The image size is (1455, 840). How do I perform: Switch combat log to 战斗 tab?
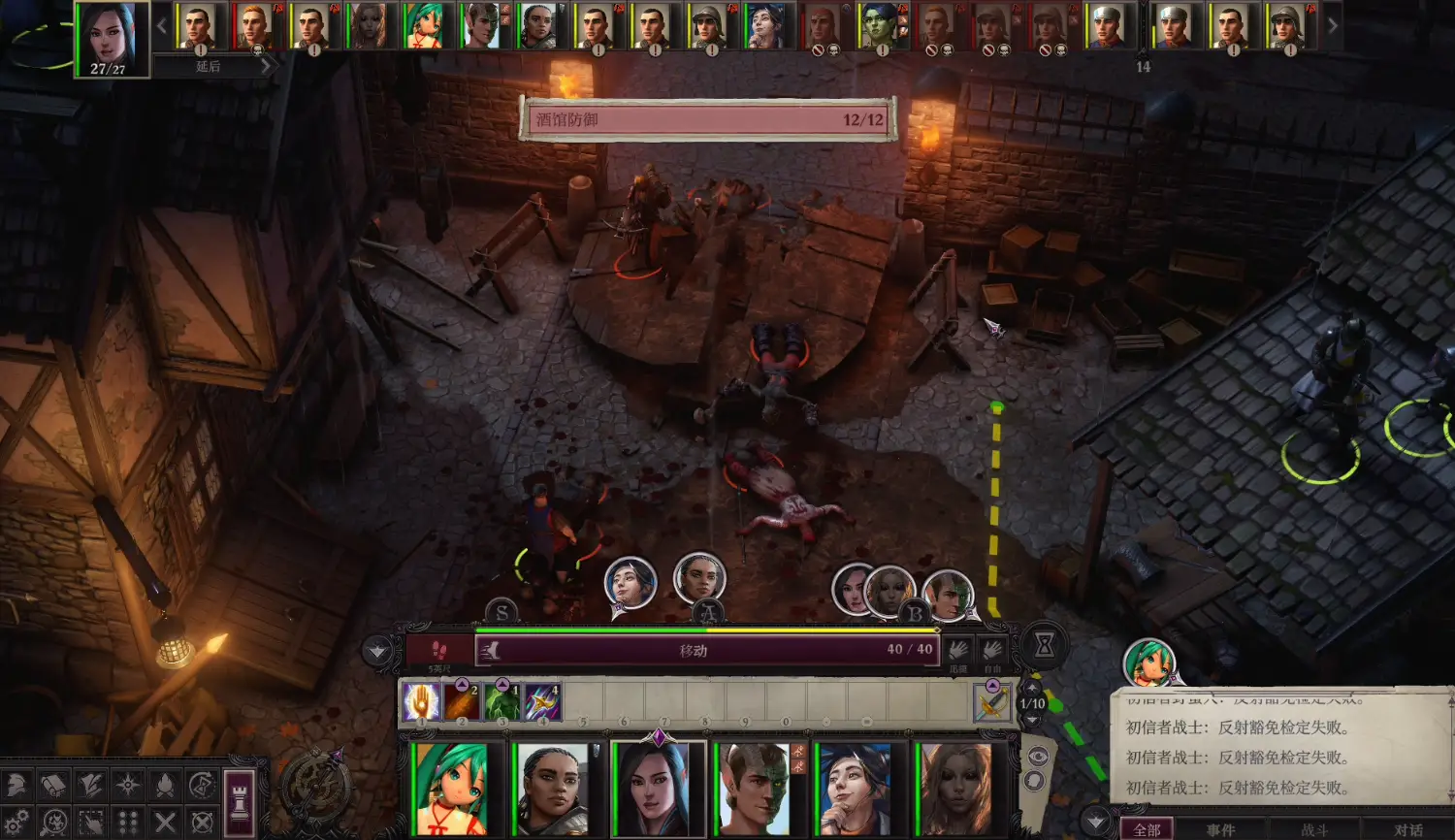1314,829
